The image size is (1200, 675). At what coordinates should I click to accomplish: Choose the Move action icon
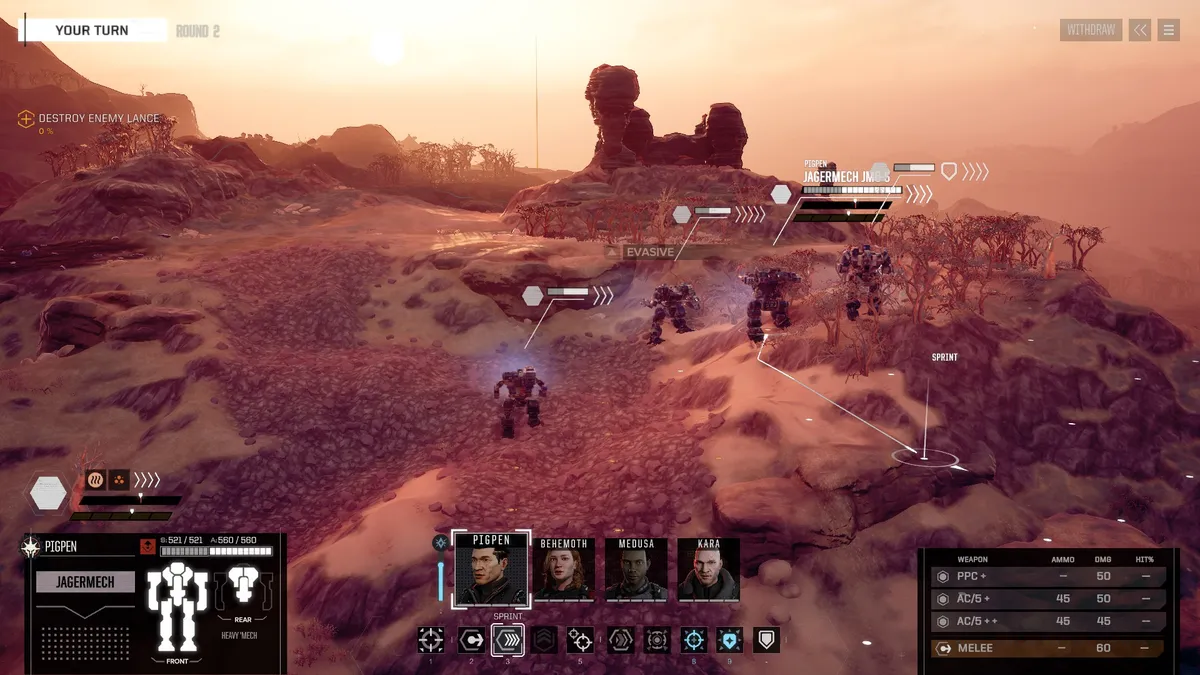[x=471, y=640]
